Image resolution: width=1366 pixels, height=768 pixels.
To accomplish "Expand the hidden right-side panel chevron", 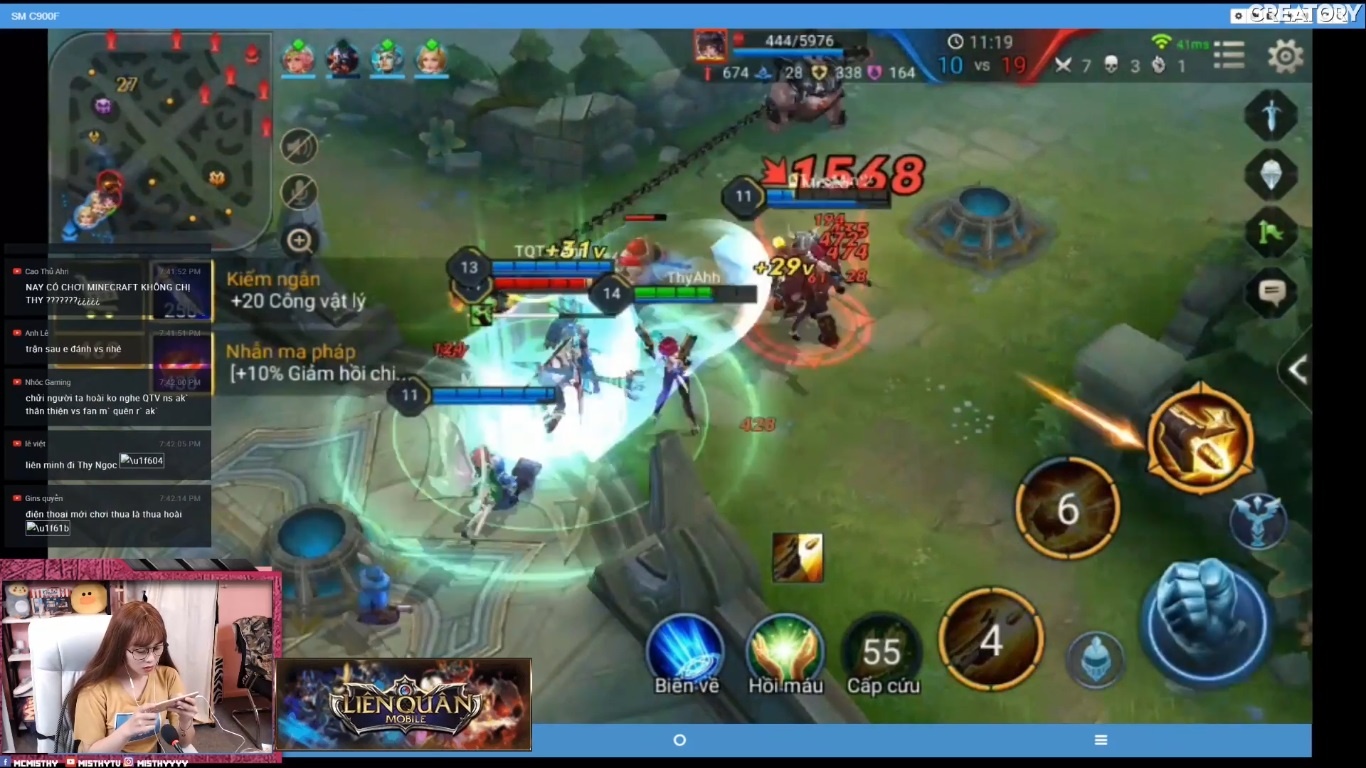I will pos(1297,370).
